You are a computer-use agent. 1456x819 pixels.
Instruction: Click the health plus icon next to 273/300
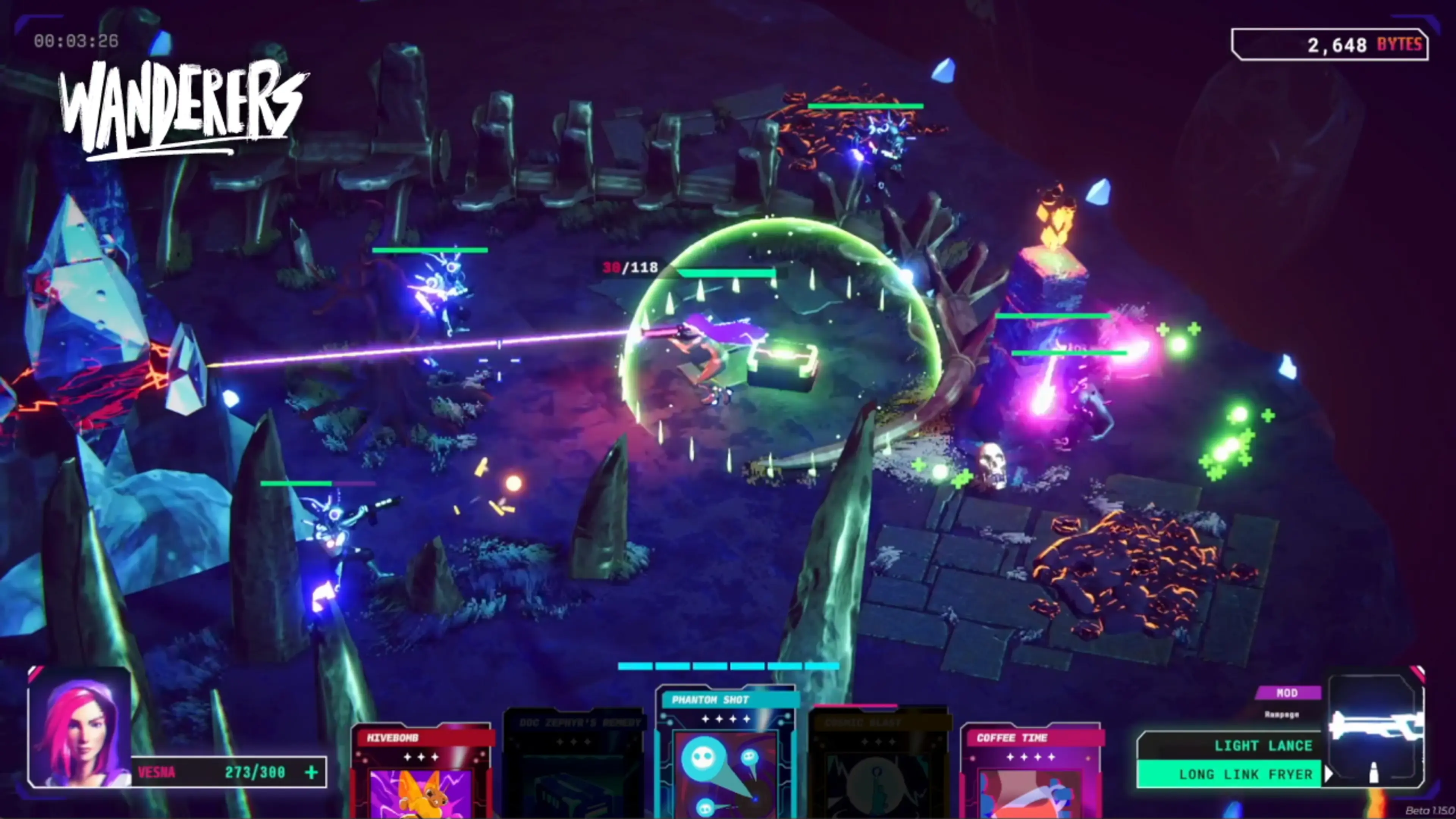tap(312, 774)
